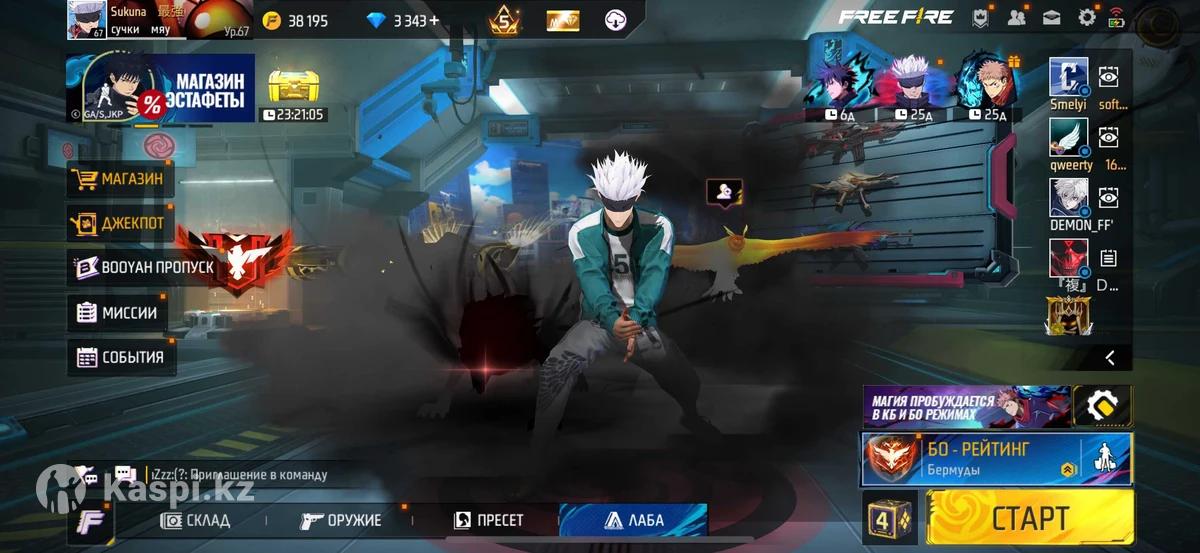Image resolution: width=1200 pixels, height=553 pixels.
Task: Open the МАГАЗИН ЭСТАФЕТЫ banner
Action: pos(161,88)
